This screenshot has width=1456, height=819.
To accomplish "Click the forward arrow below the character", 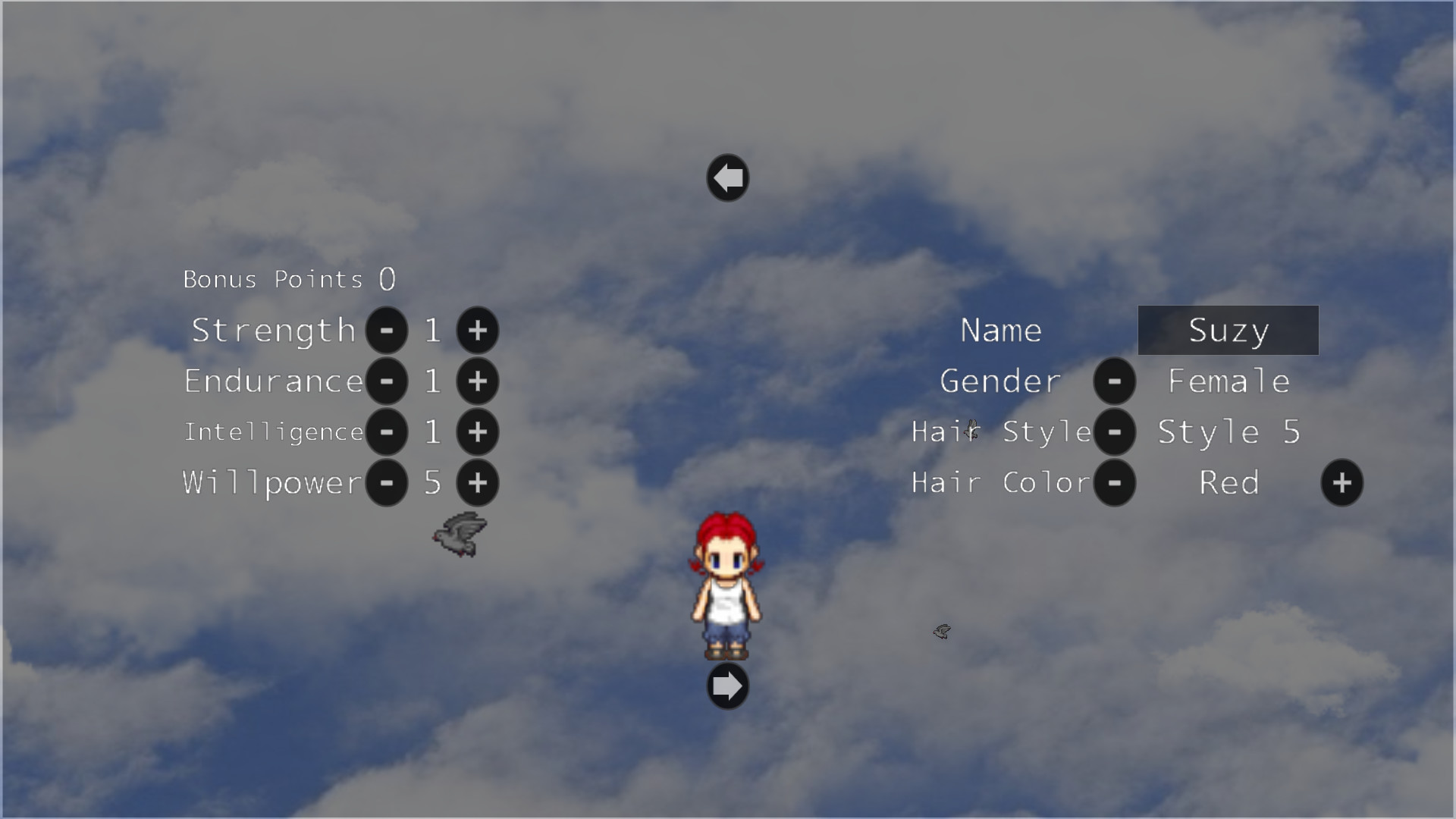I will [727, 685].
